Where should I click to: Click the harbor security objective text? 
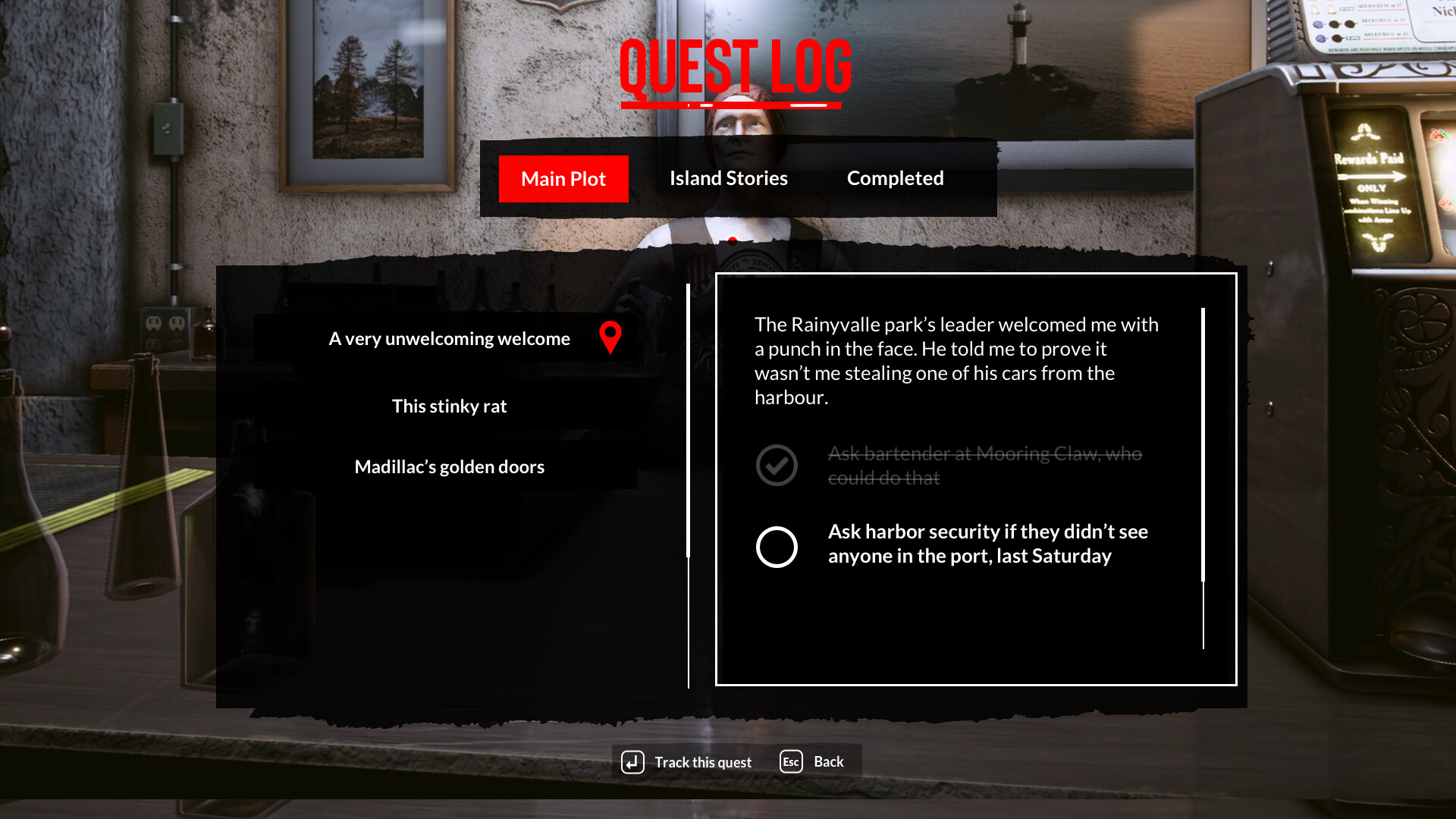[987, 543]
